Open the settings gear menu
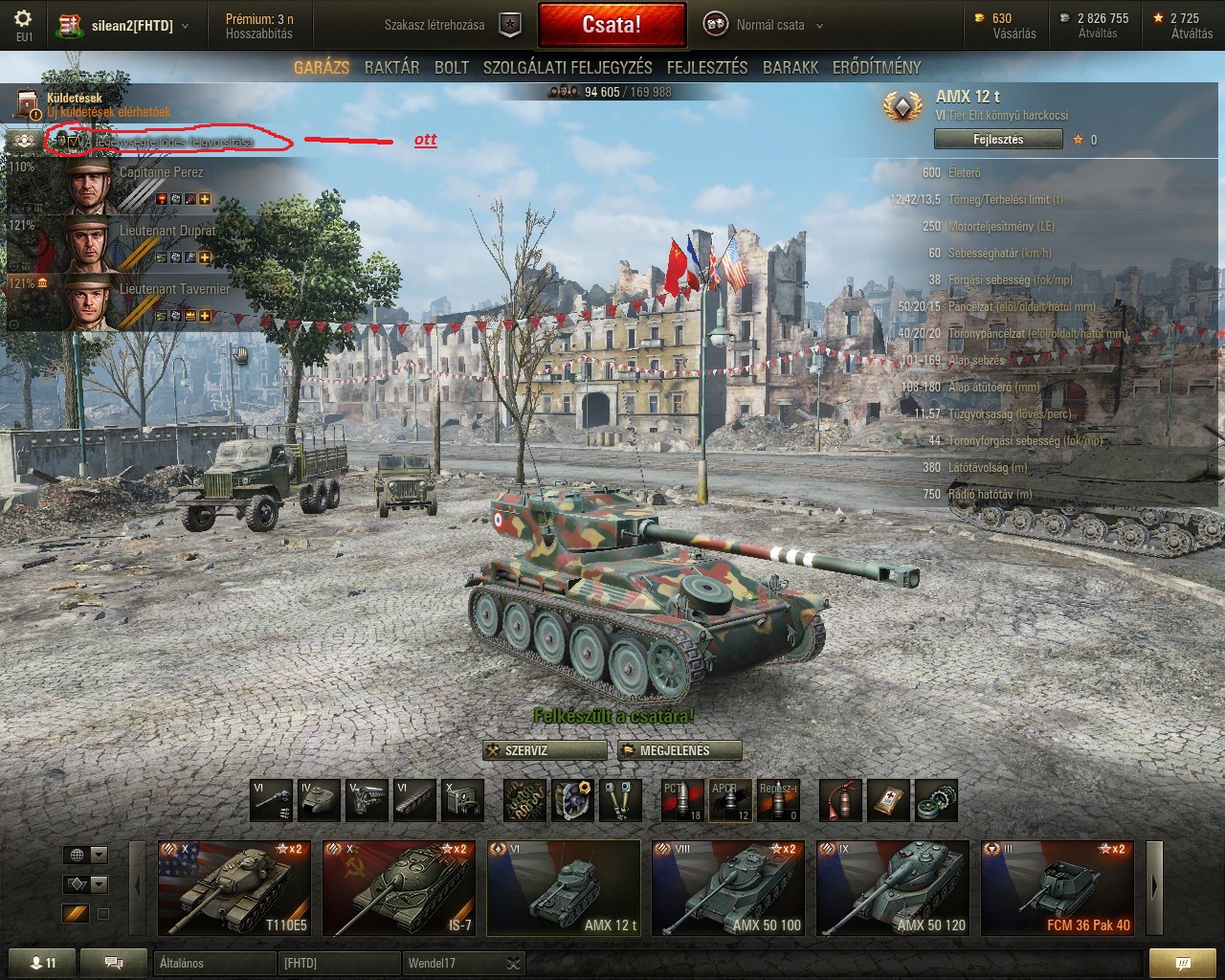Viewport: 1225px width, 980px height. tap(23, 19)
